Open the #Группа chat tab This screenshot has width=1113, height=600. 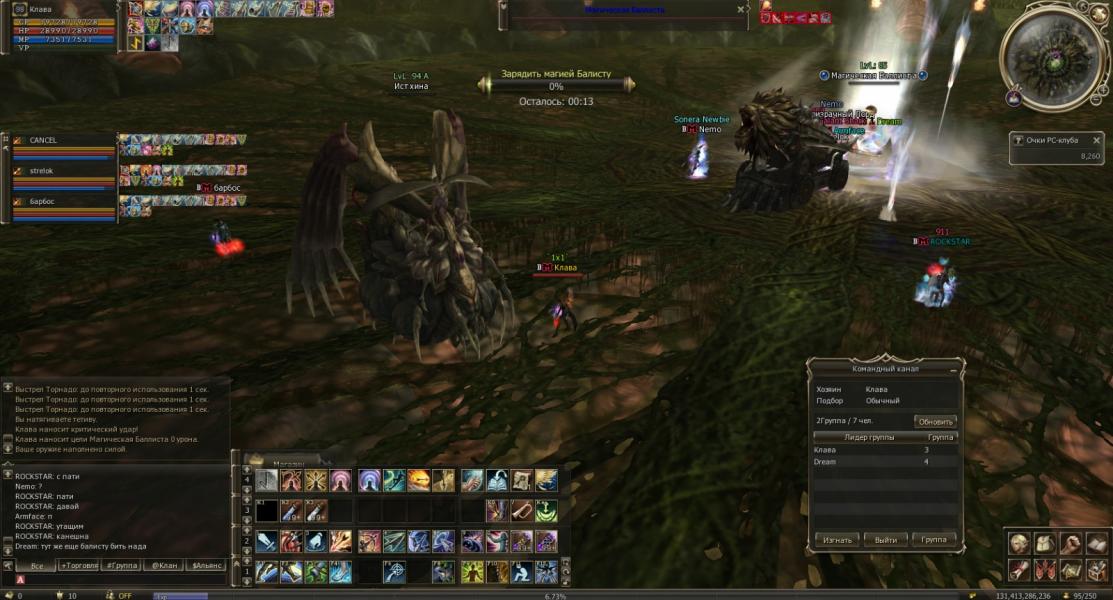click(x=121, y=566)
